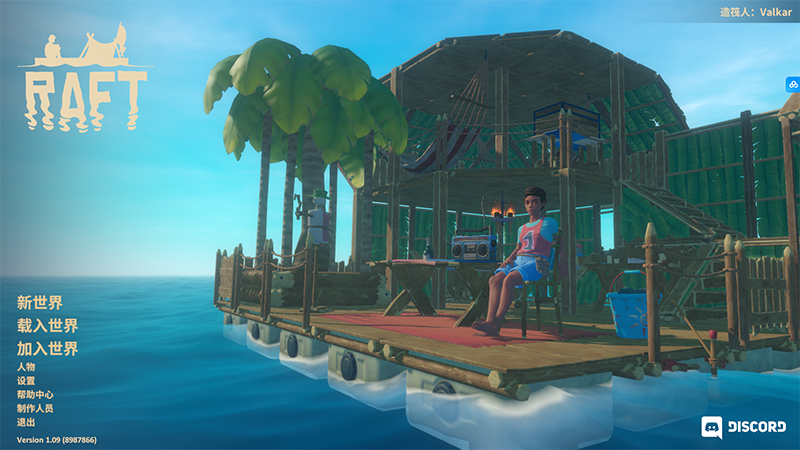This screenshot has width=800, height=450.
Task: Choose join world (加入世界)
Action: point(47,348)
